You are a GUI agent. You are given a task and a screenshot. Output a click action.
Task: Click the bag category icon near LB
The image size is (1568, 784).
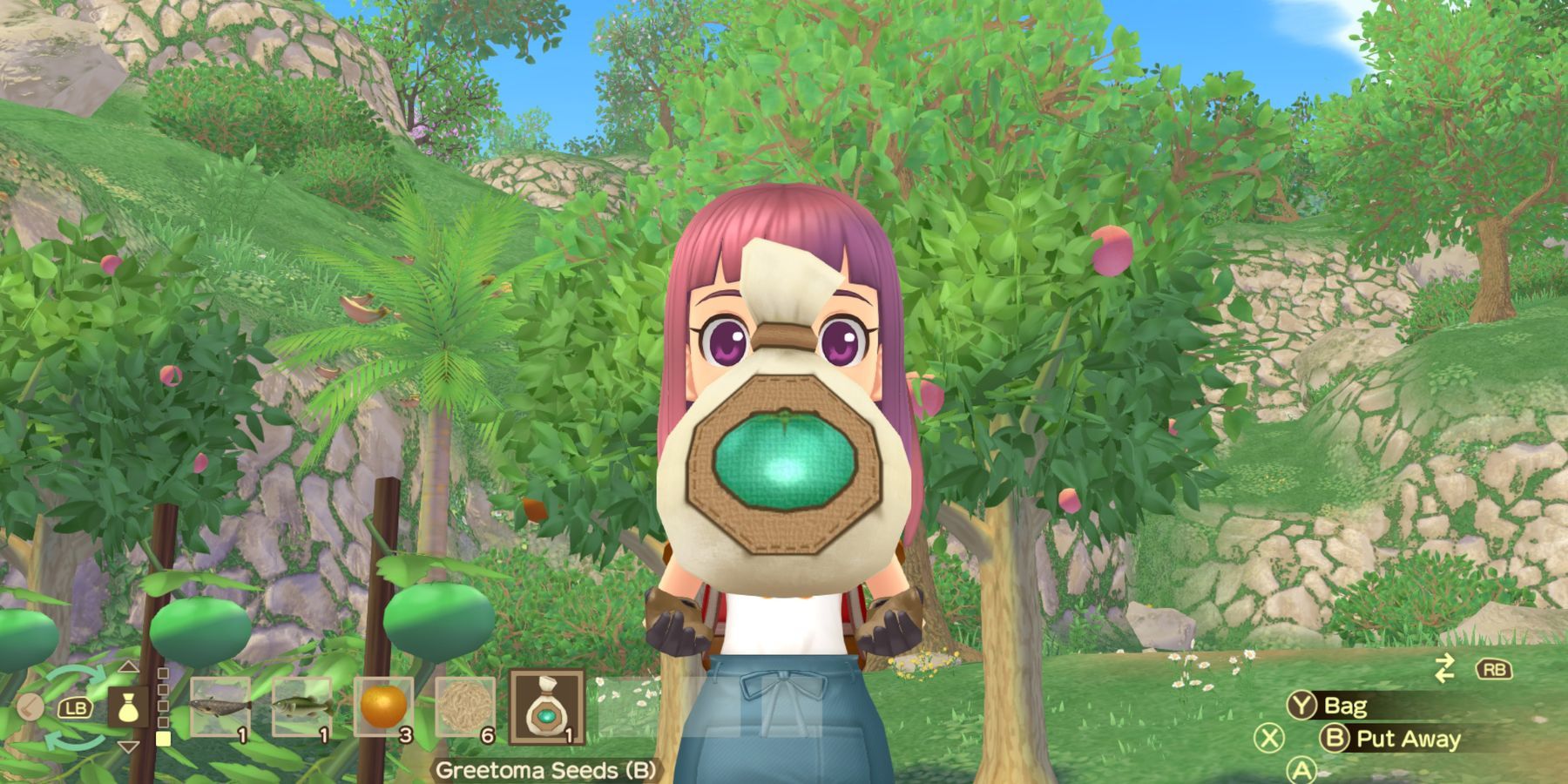pos(129,708)
